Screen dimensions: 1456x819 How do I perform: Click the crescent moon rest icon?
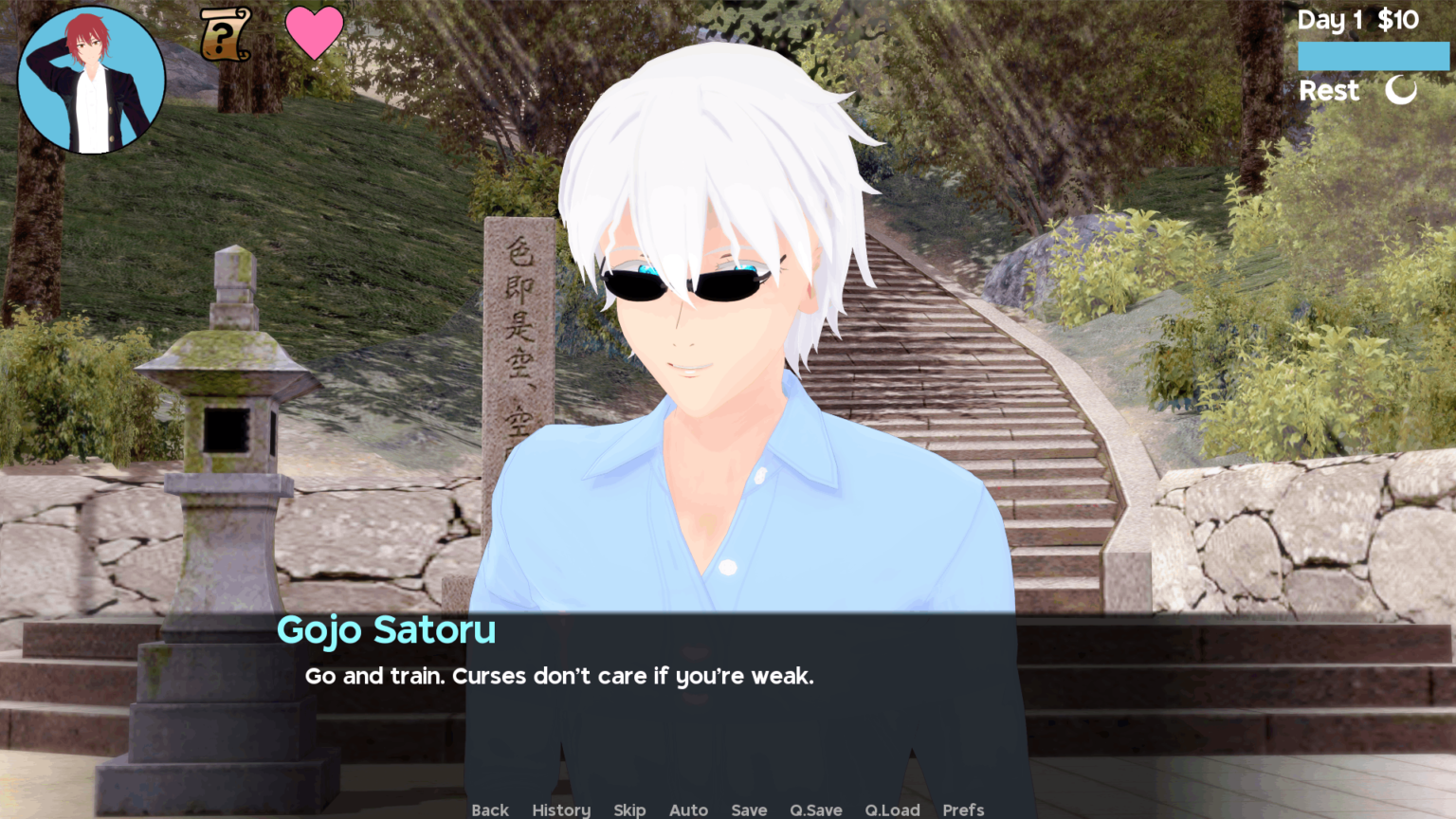1402,91
